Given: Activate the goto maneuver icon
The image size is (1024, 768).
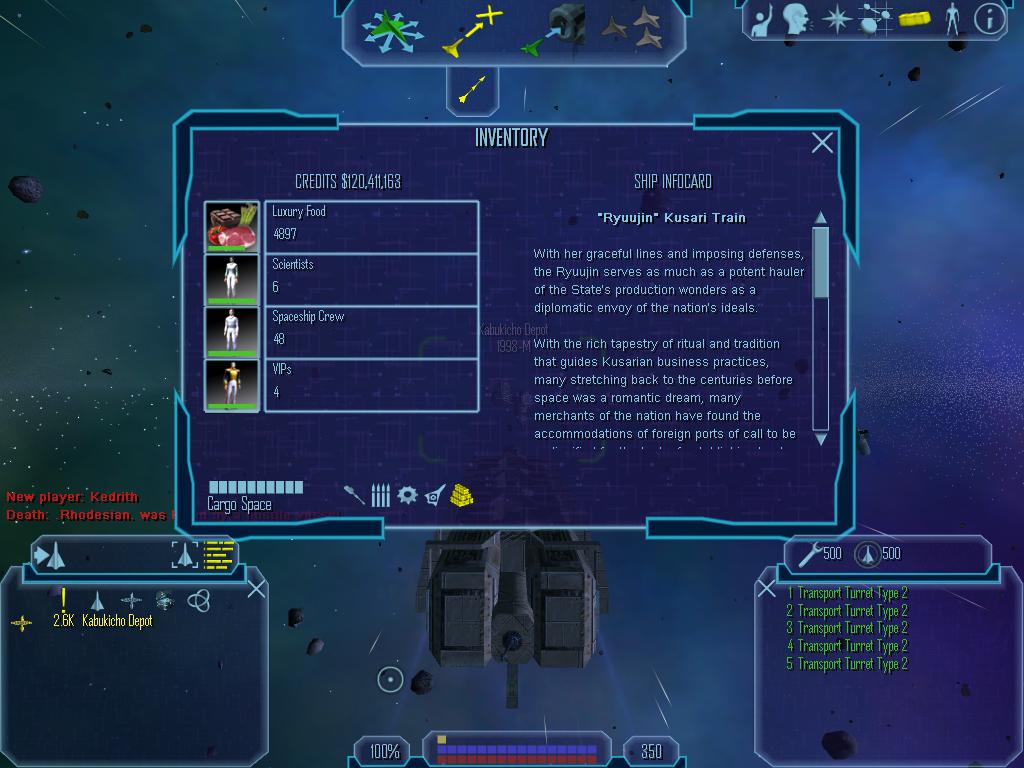Looking at the screenshot, I should [x=470, y=32].
